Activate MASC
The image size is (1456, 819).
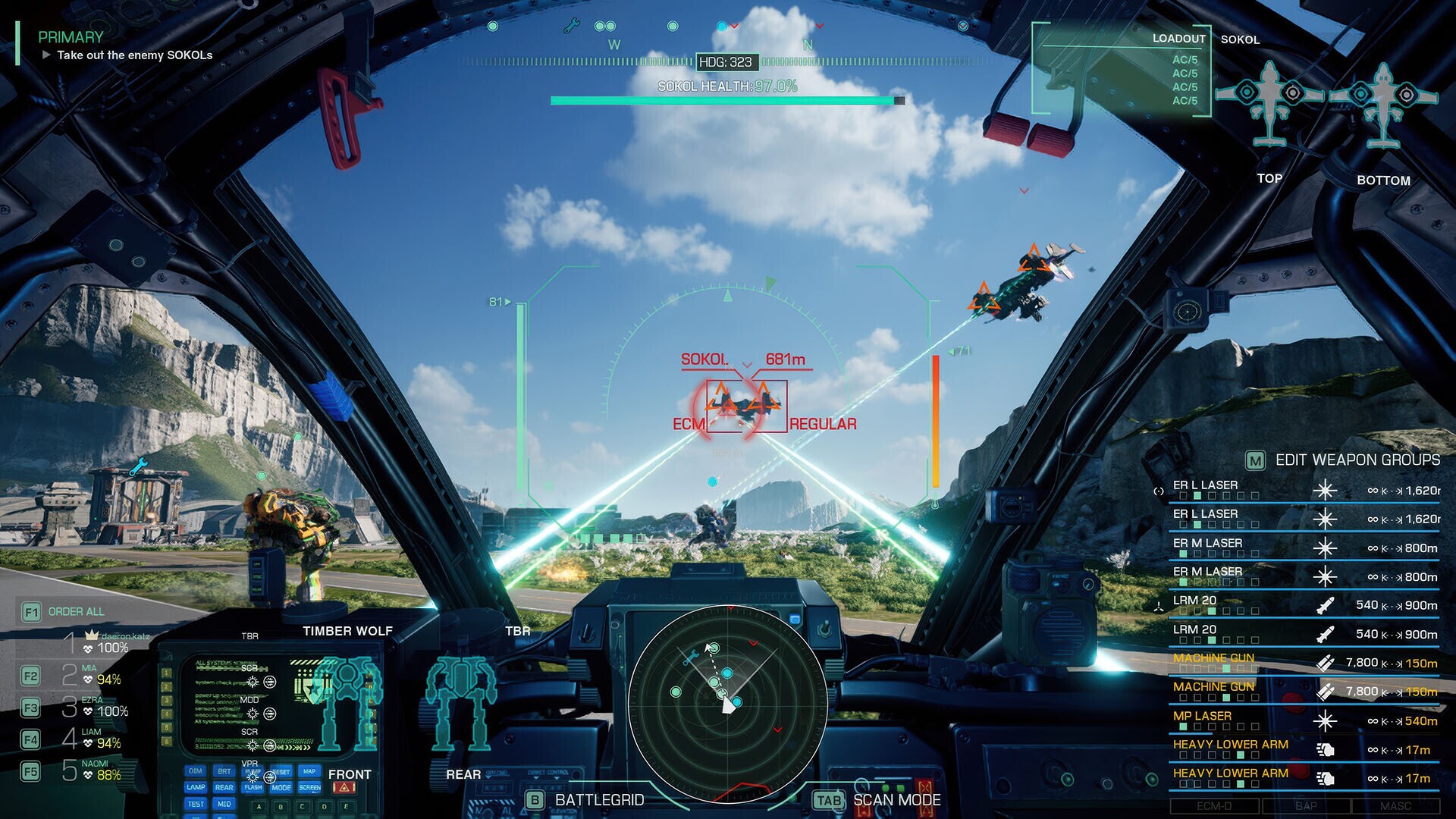[1398, 805]
